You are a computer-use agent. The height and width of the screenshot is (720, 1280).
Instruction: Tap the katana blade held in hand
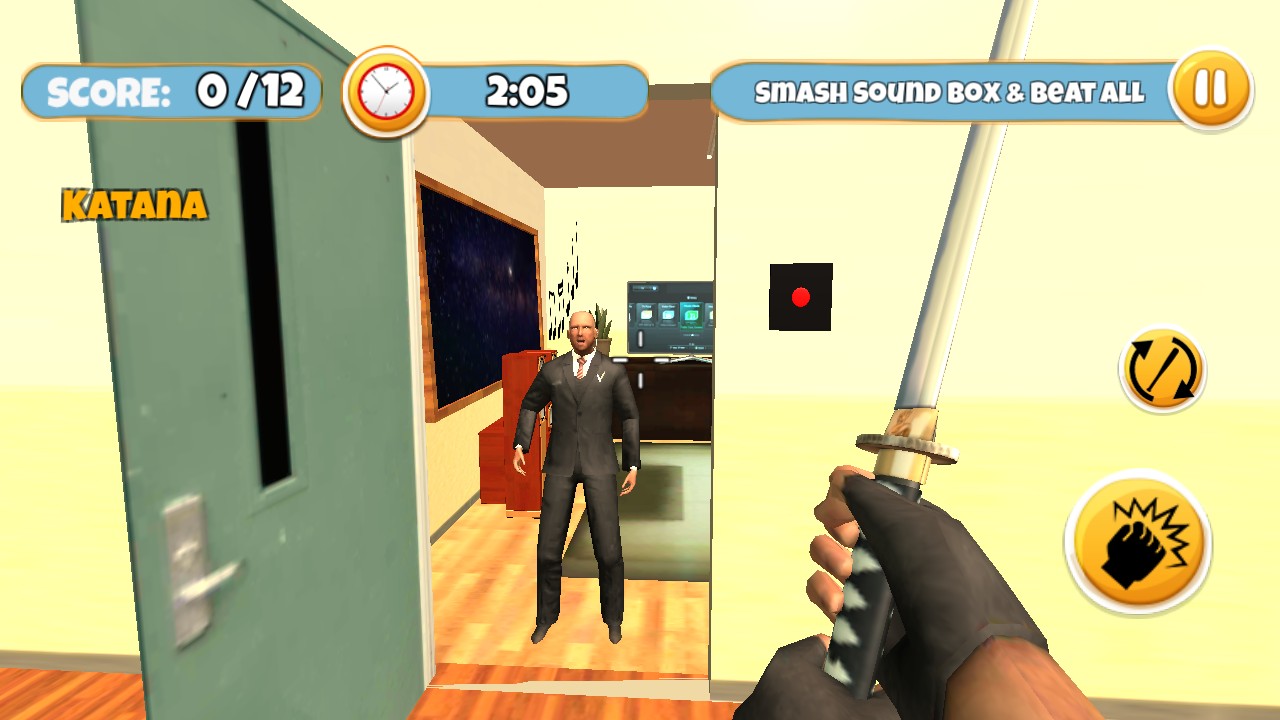tap(960, 250)
